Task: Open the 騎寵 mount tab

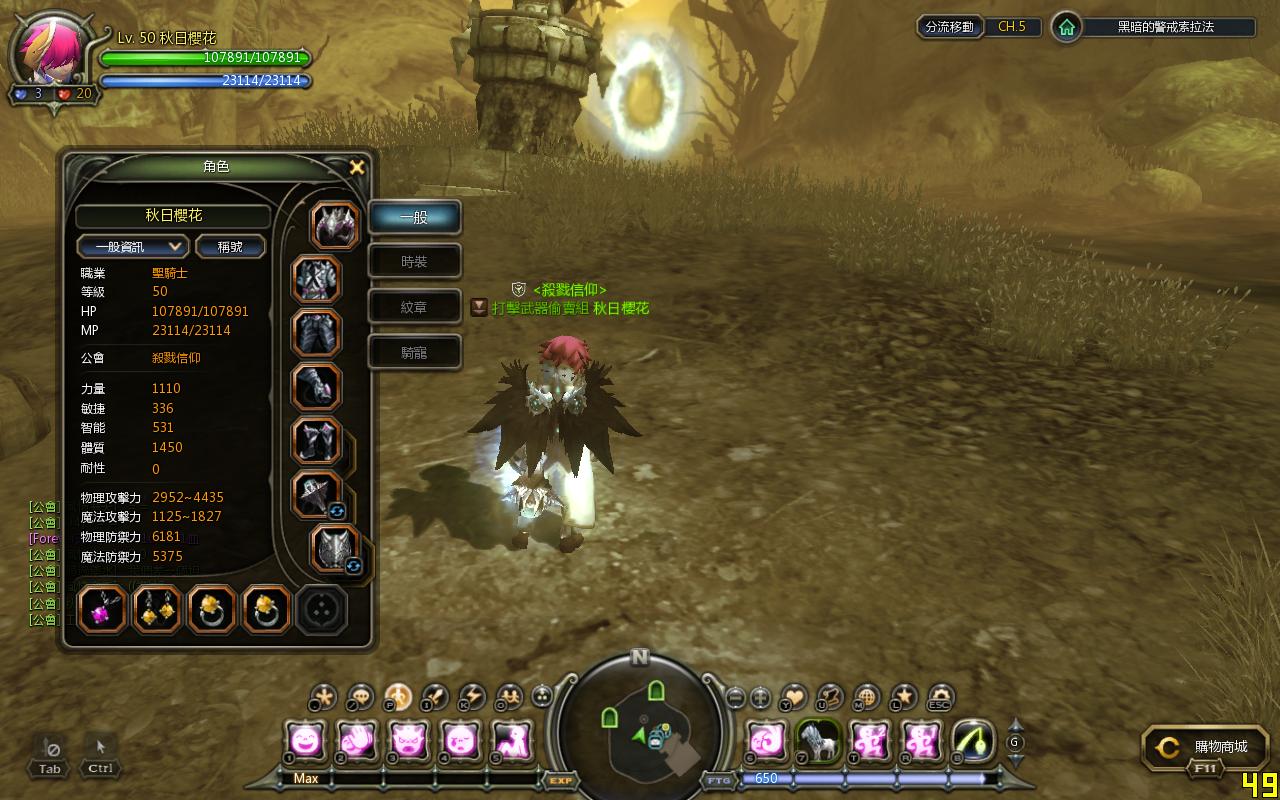Action: pos(414,352)
